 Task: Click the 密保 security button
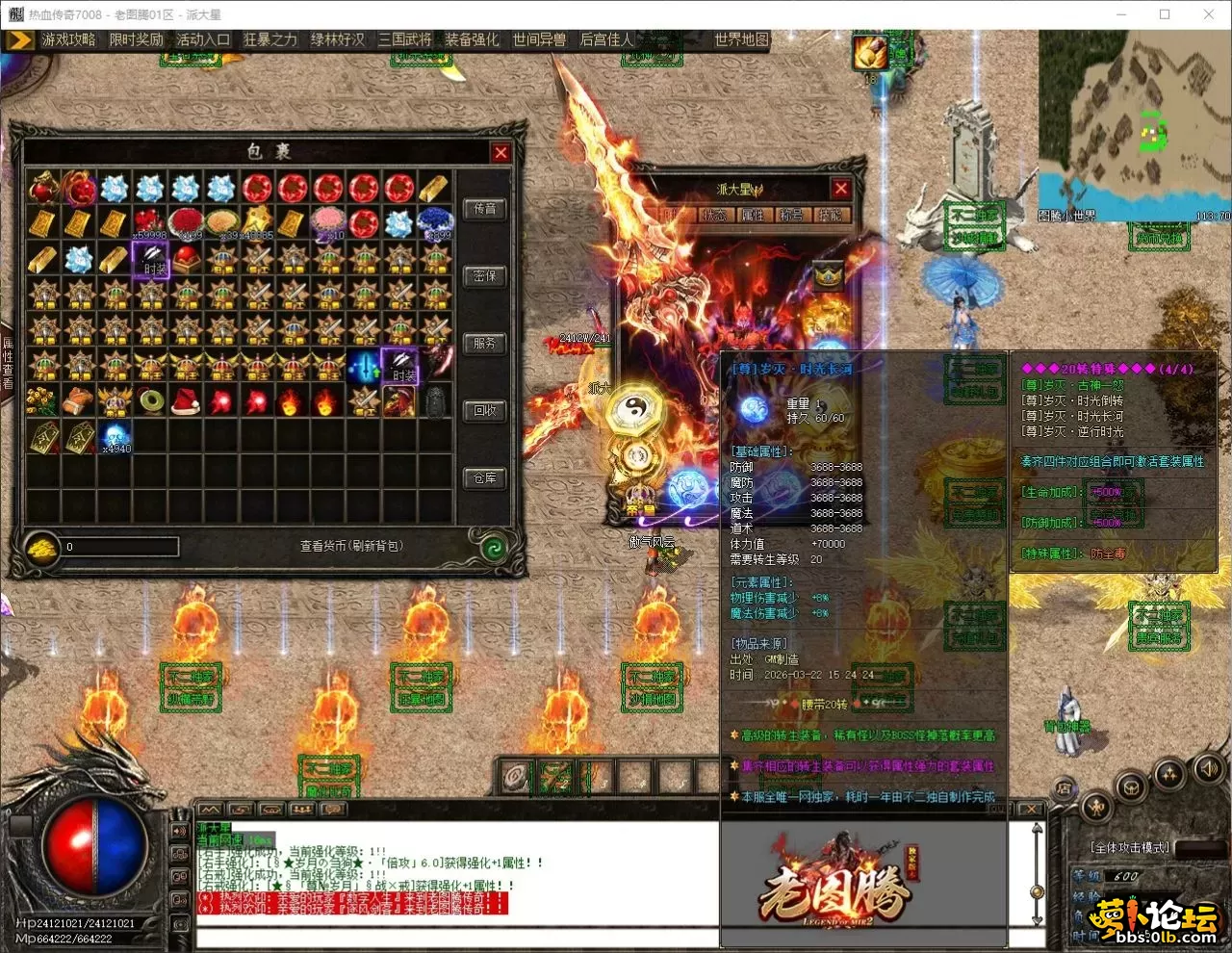click(x=485, y=276)
